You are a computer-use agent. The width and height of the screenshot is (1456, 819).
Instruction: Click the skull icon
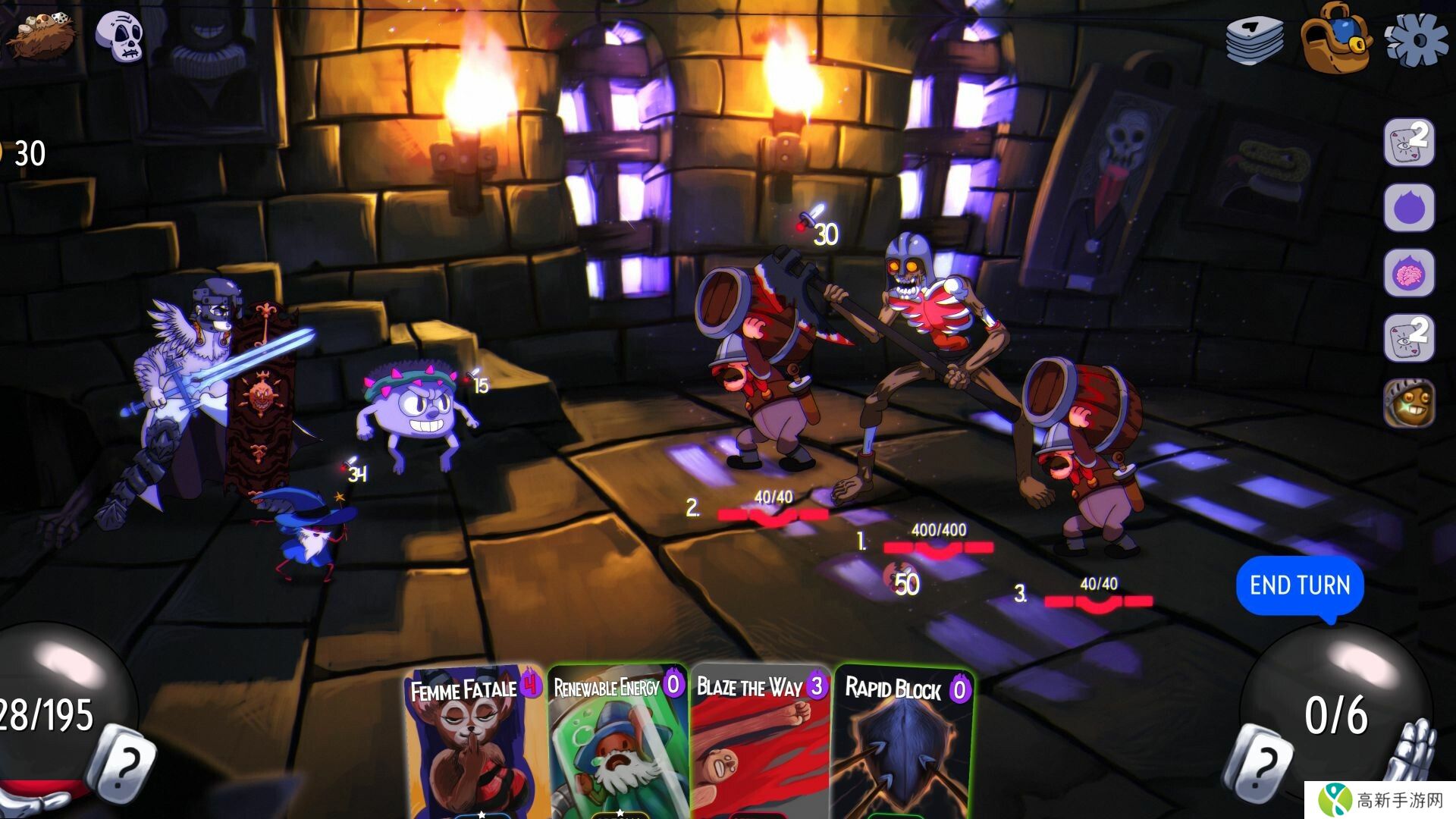120,36
